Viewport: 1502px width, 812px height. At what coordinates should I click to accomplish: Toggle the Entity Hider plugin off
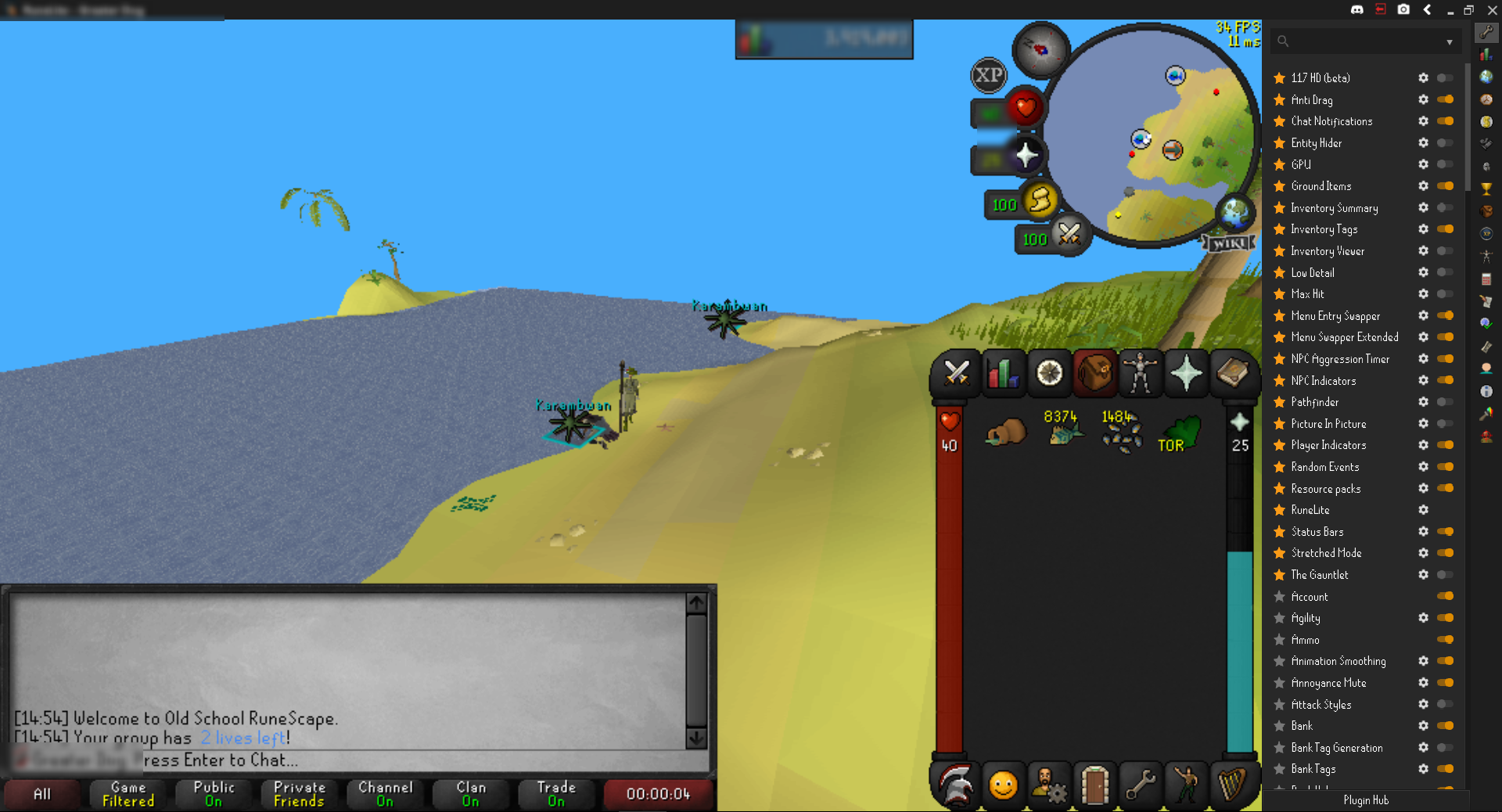coord(1444,143)
